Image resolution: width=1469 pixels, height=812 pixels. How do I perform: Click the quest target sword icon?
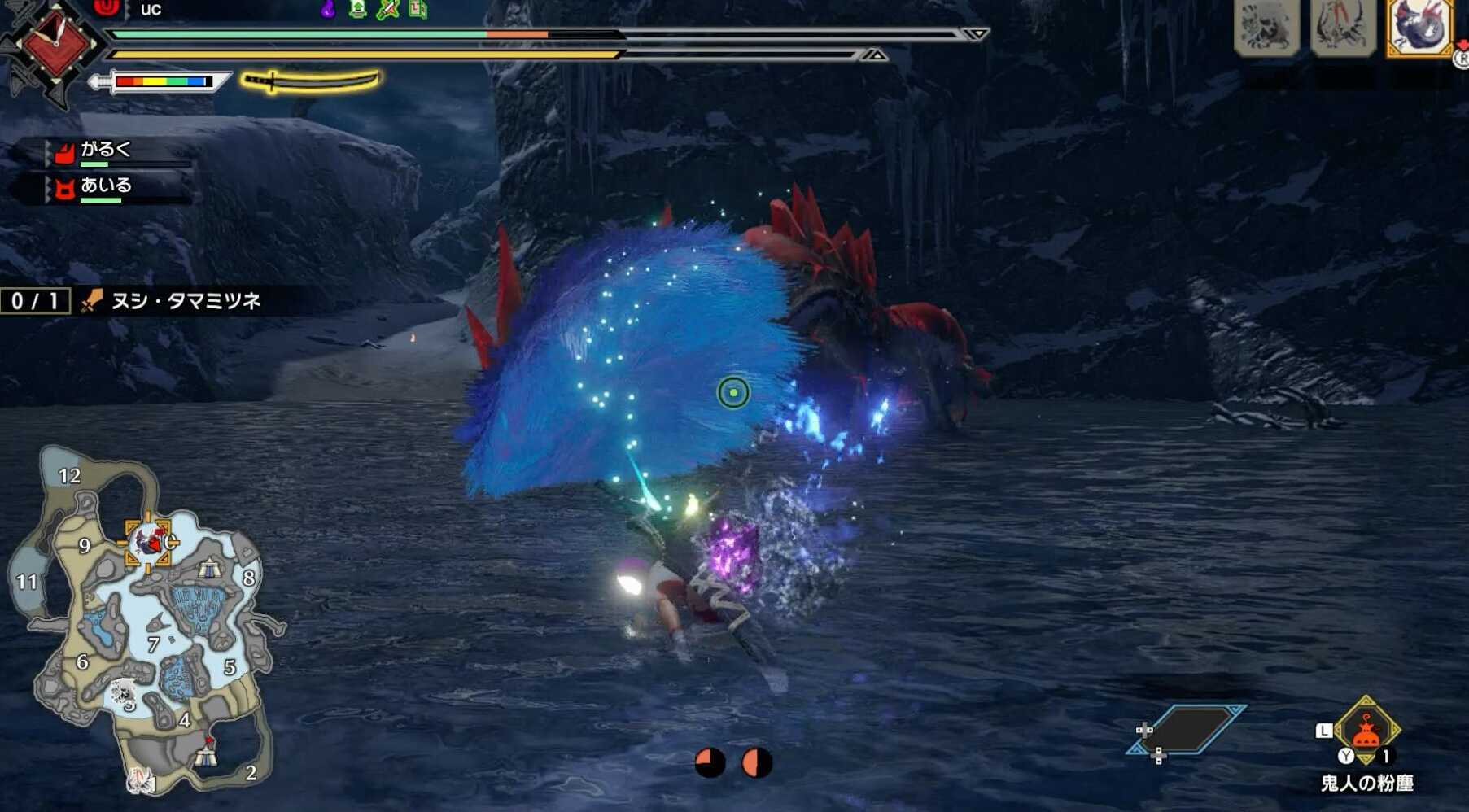point(91,302)
